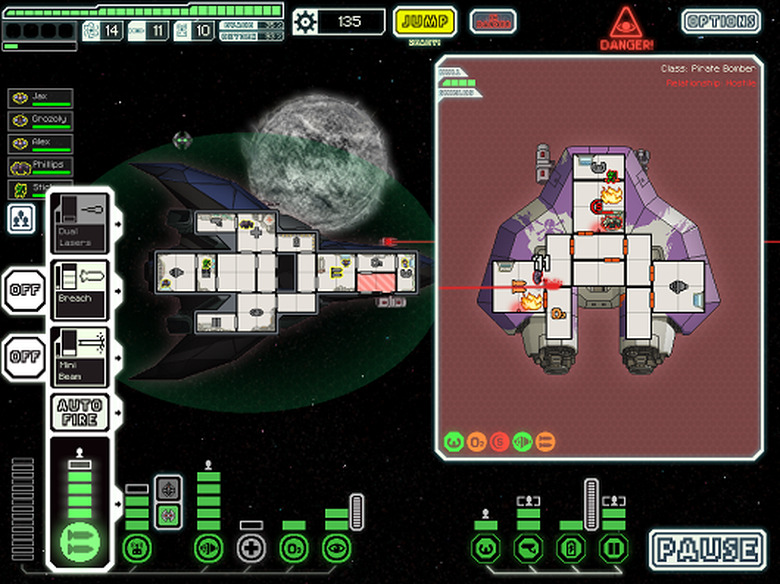Select the Breach weapon slot
This screenshot has height=584, width=780.
pos(80,290)
